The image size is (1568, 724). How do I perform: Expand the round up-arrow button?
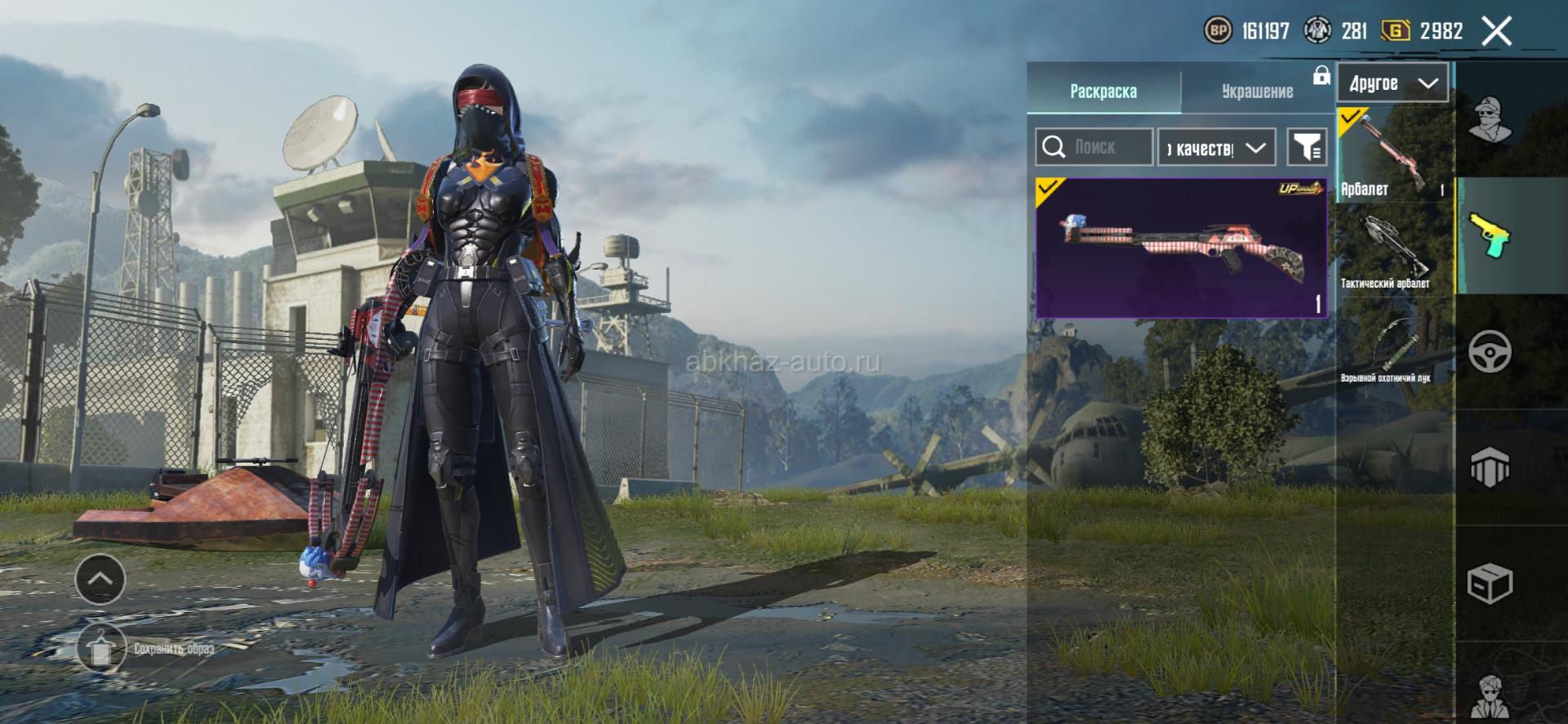100,579
